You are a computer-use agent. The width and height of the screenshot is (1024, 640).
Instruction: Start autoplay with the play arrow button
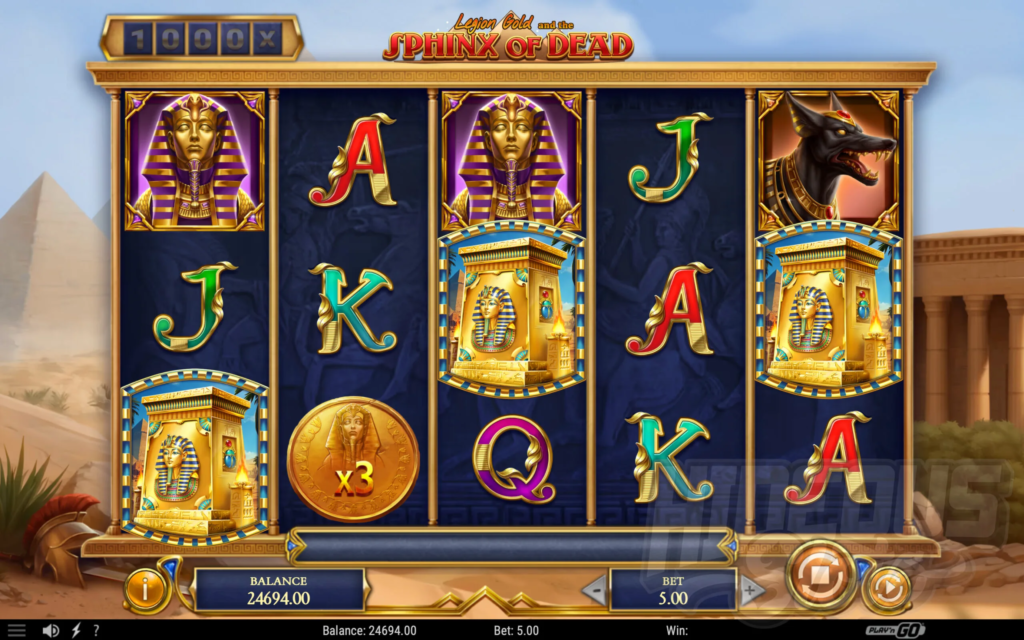(886, 588)
